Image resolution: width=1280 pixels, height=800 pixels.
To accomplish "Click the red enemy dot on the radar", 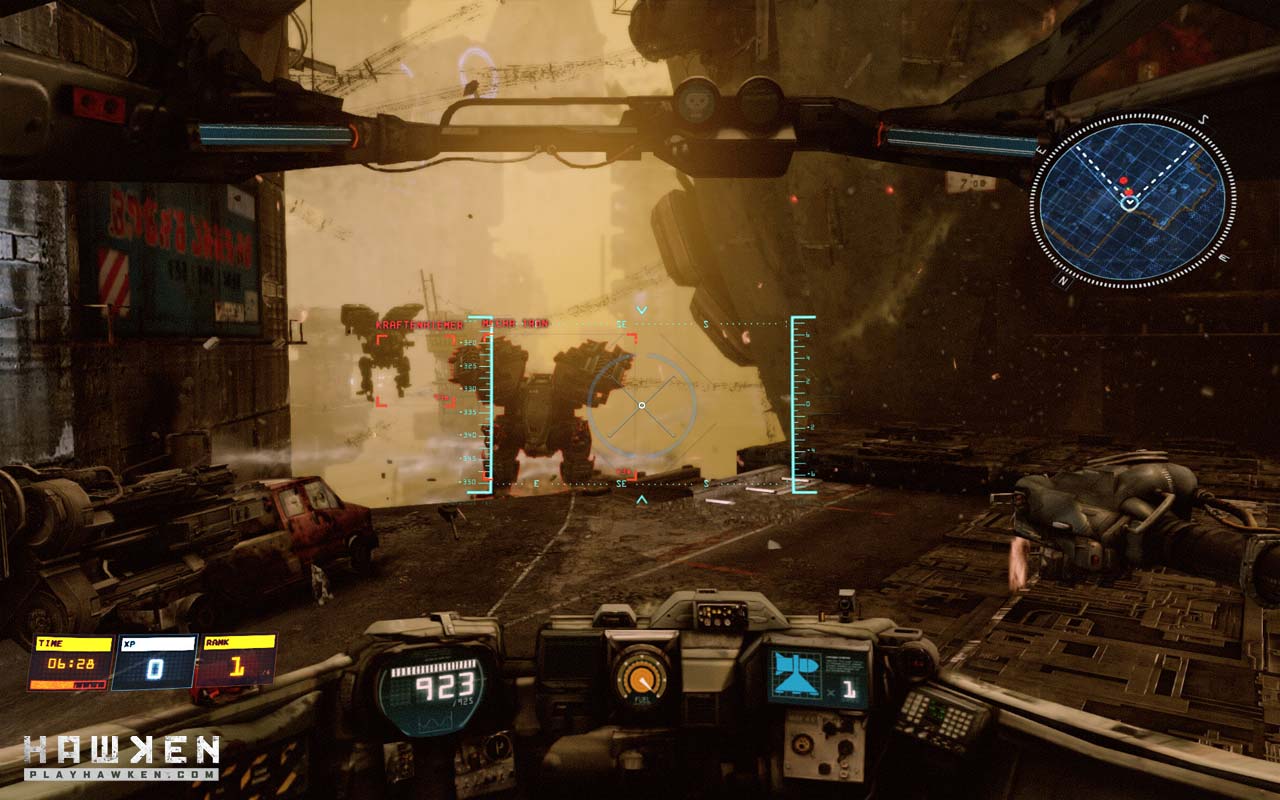I will click(x=1123, y=180).
